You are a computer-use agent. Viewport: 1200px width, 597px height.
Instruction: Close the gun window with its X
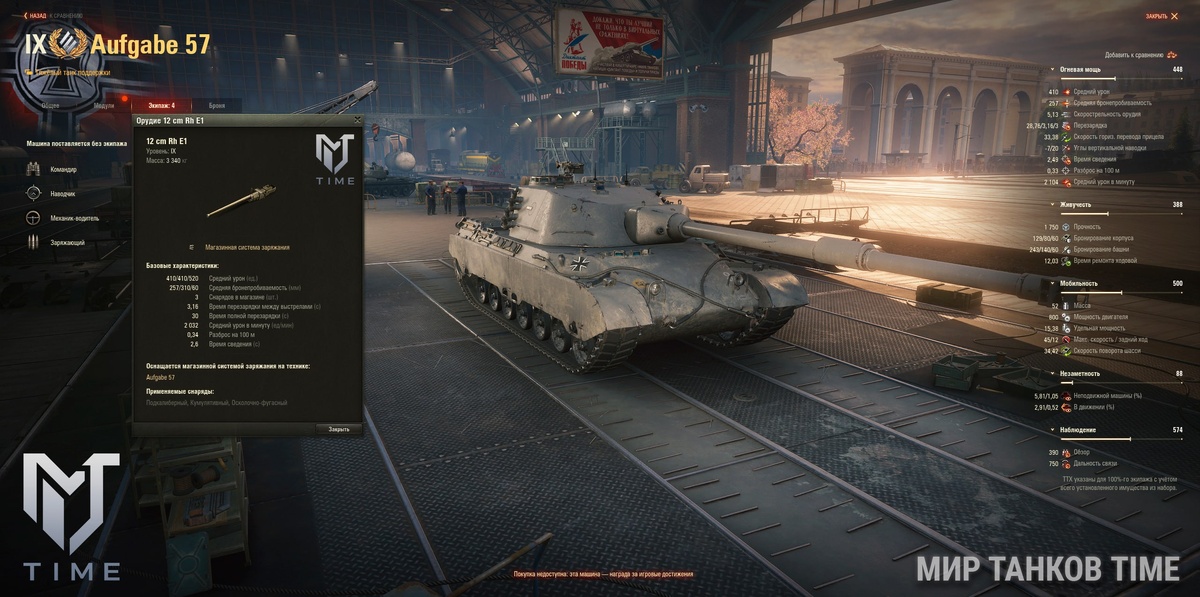357,120
